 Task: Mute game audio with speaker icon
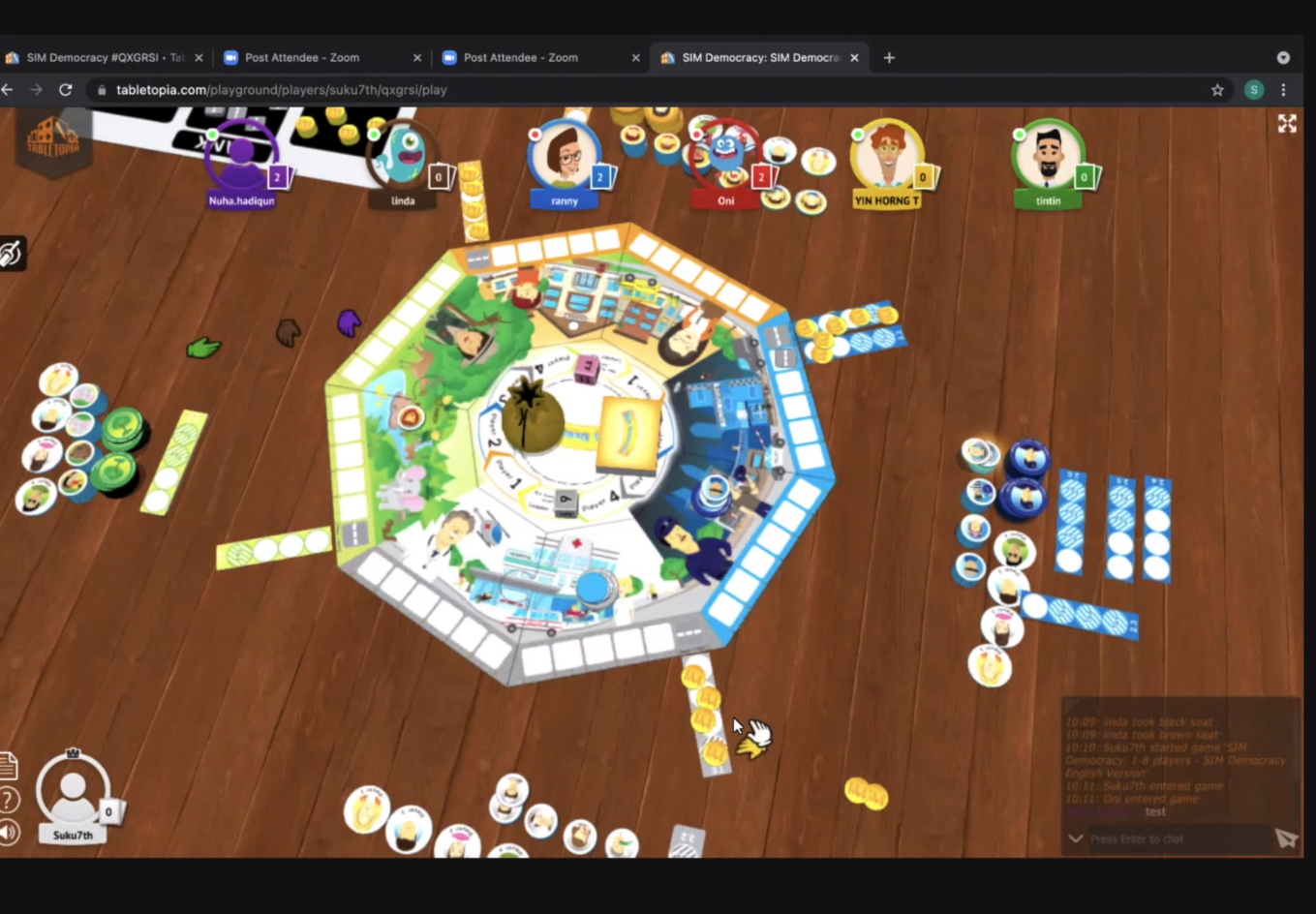[8, 831]
